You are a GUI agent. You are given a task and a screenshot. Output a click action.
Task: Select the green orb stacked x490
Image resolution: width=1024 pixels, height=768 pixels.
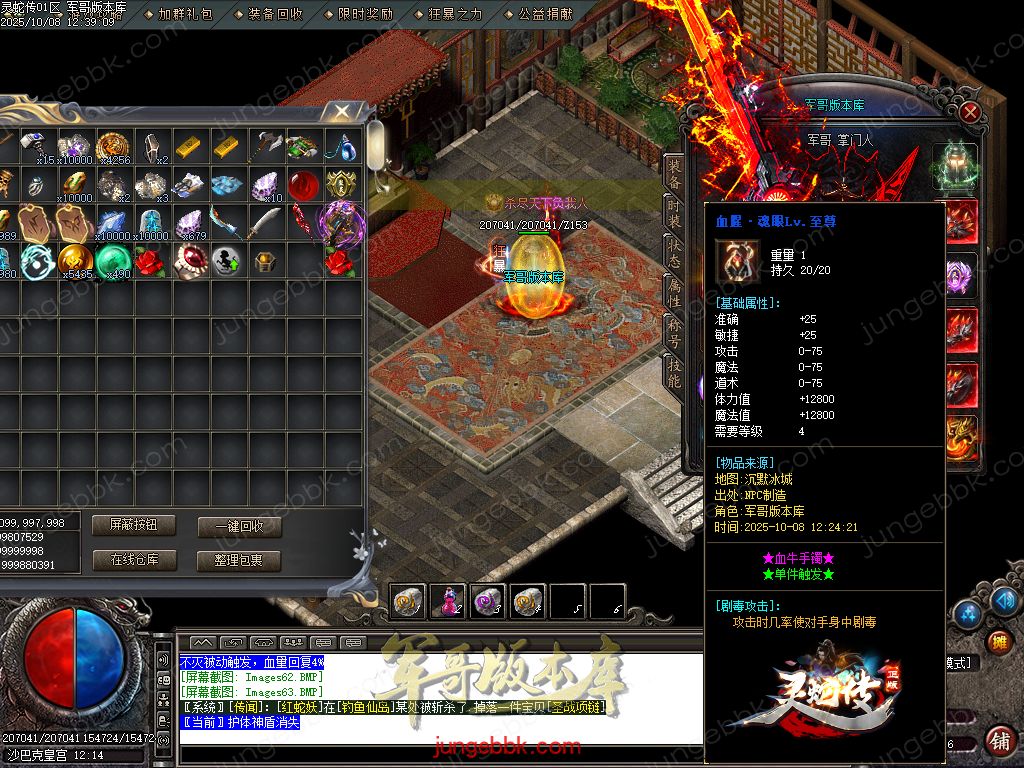click(113, 261)
